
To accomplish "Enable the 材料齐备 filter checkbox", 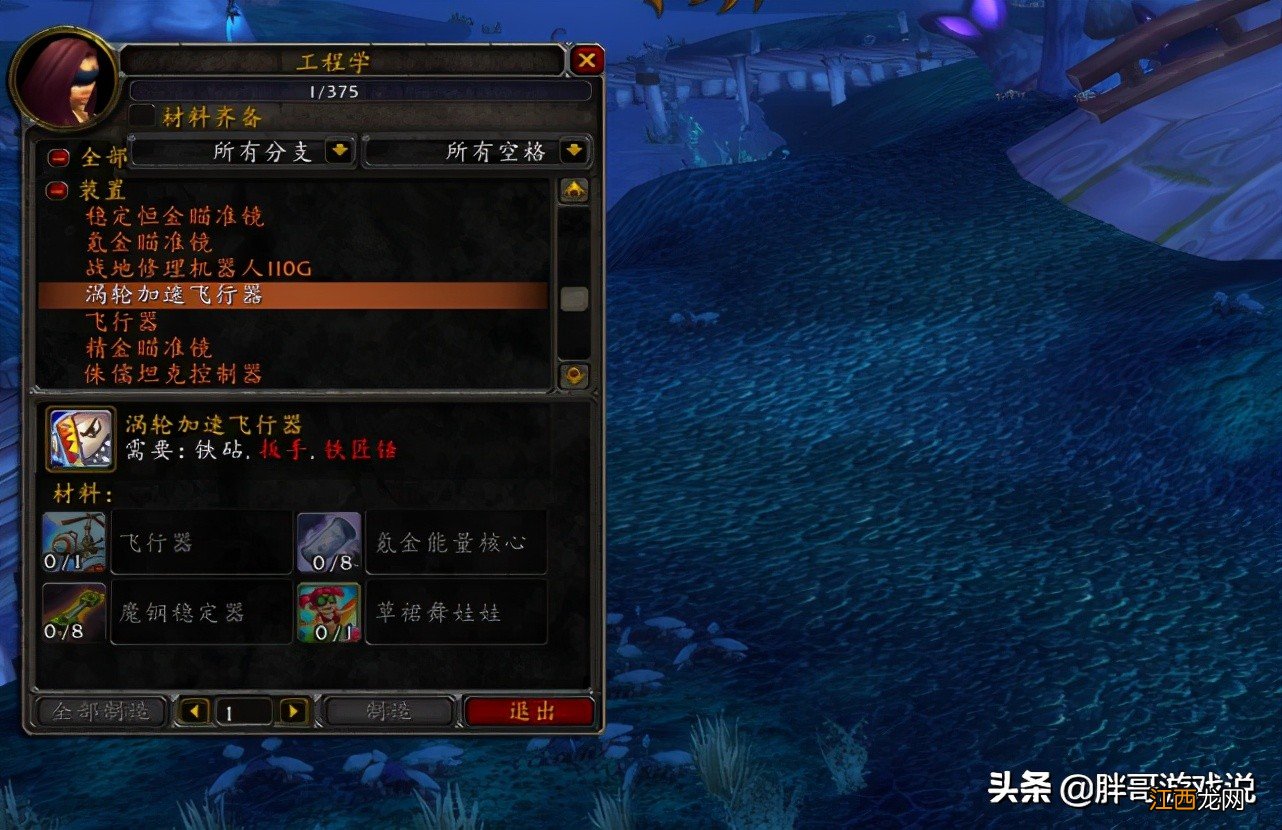I will (x=141, y=117).
